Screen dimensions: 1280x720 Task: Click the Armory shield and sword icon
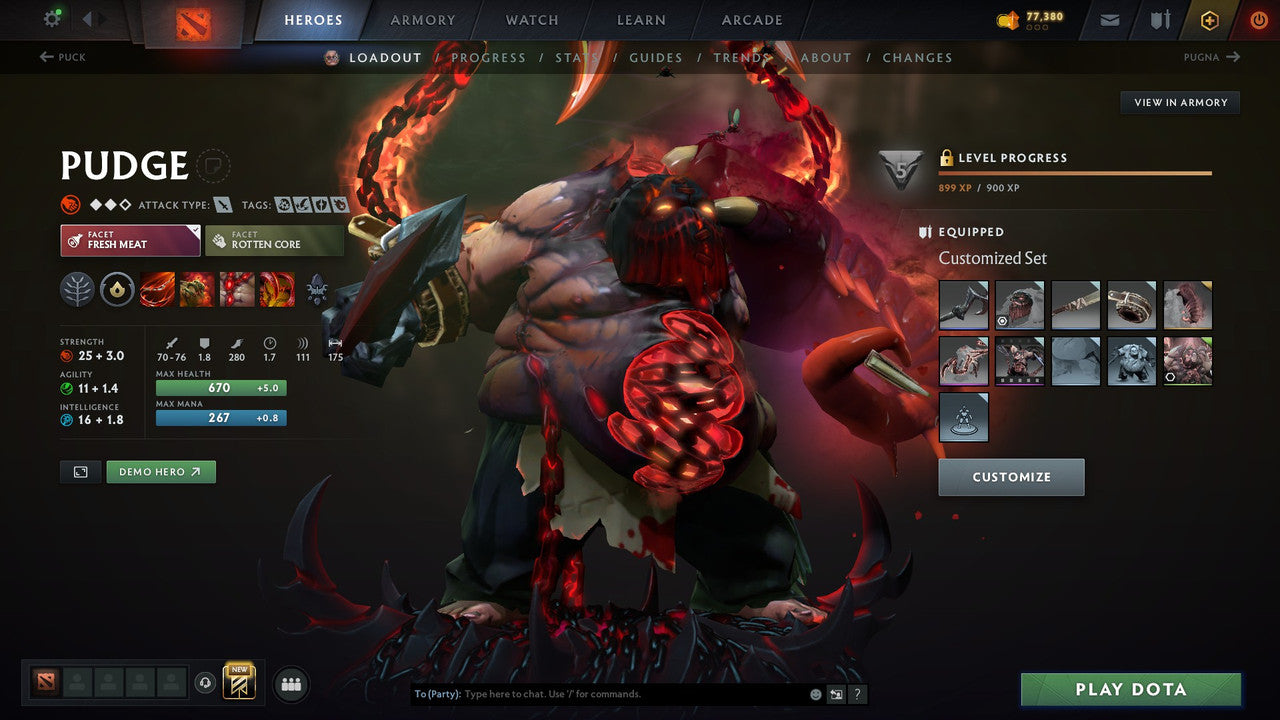[x=1161, y=19]
